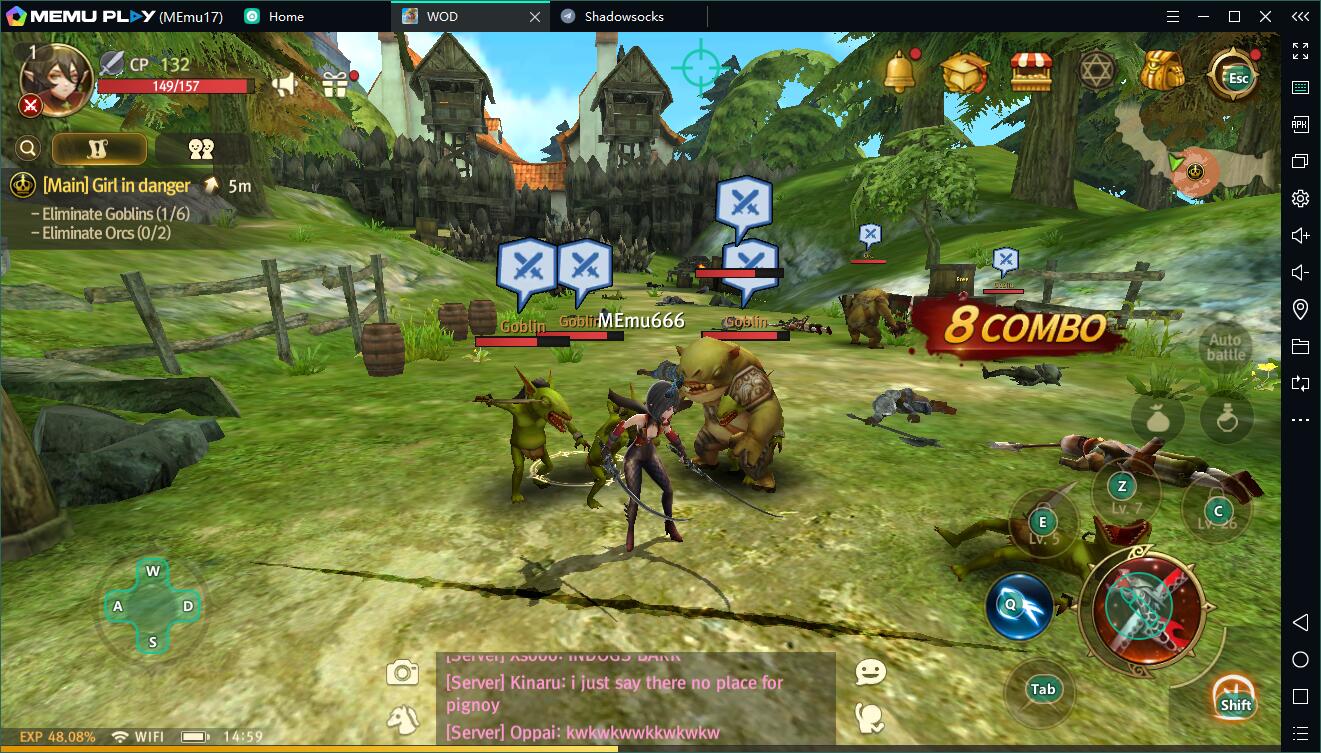Select the Girl in danger quest tracker
Image resolution: width=1321 pixels, height=753 pixels.
116,185
